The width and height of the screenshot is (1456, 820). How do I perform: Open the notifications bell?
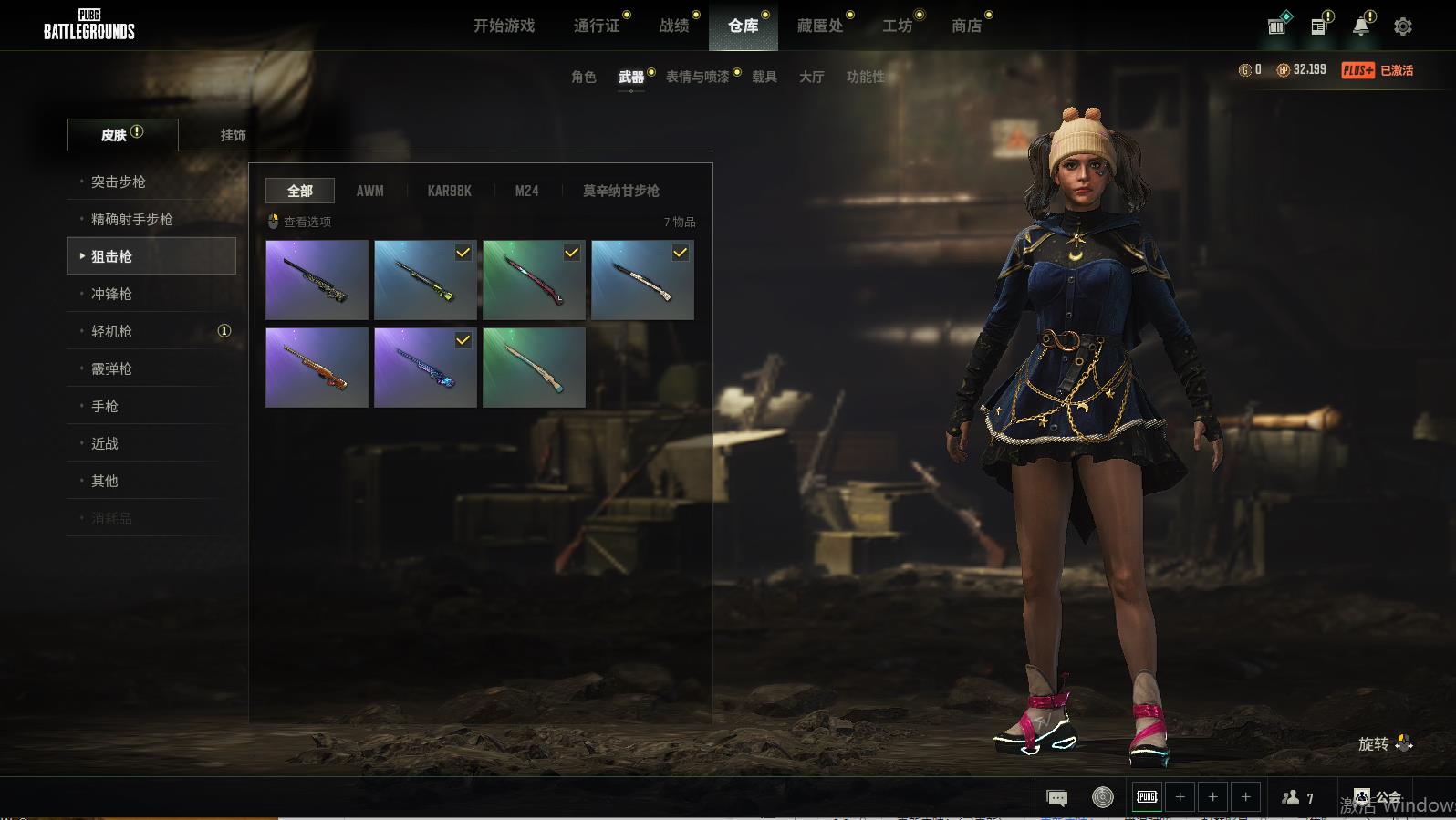1361,26
